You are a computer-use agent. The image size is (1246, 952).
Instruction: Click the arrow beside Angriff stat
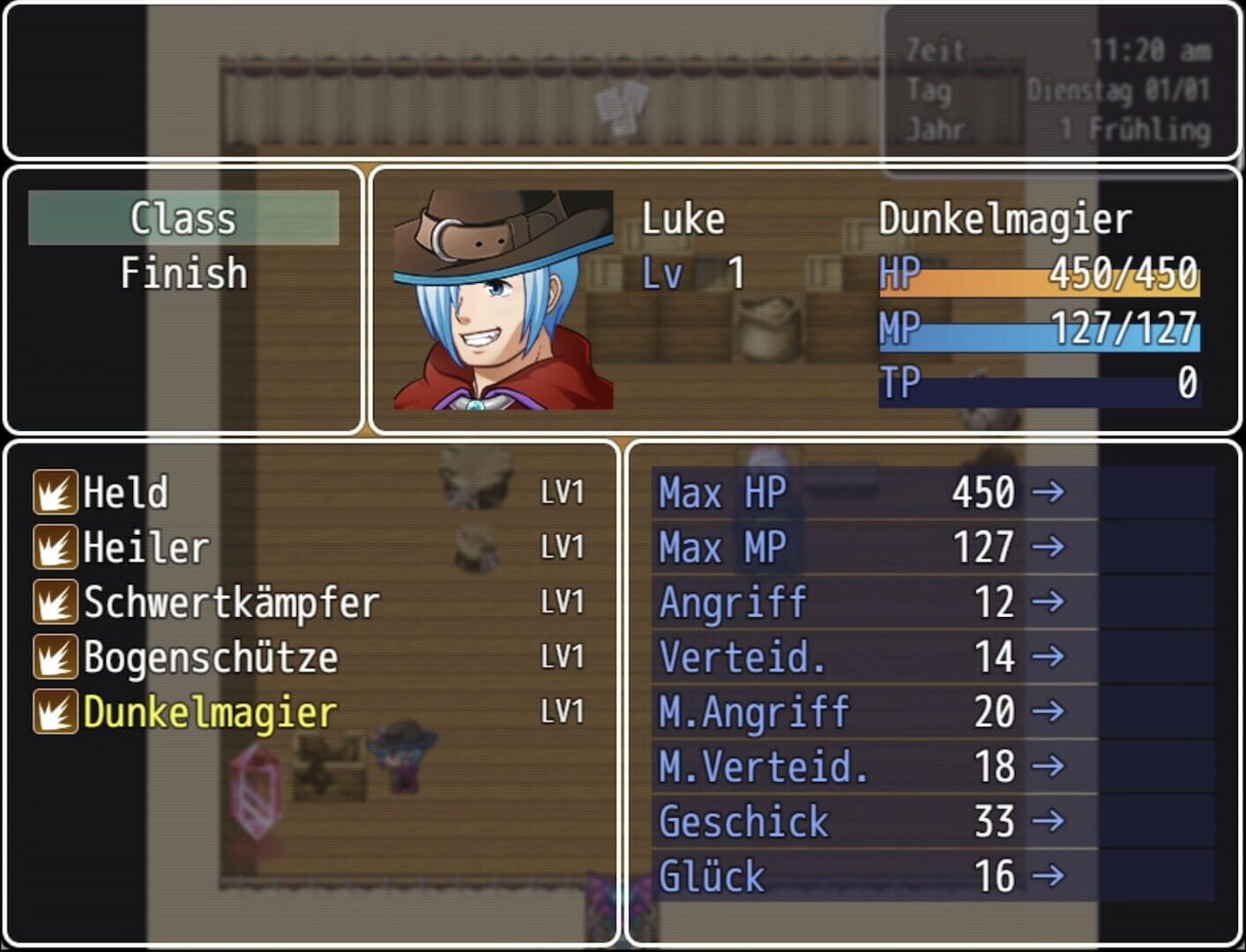coord(1050,603)
